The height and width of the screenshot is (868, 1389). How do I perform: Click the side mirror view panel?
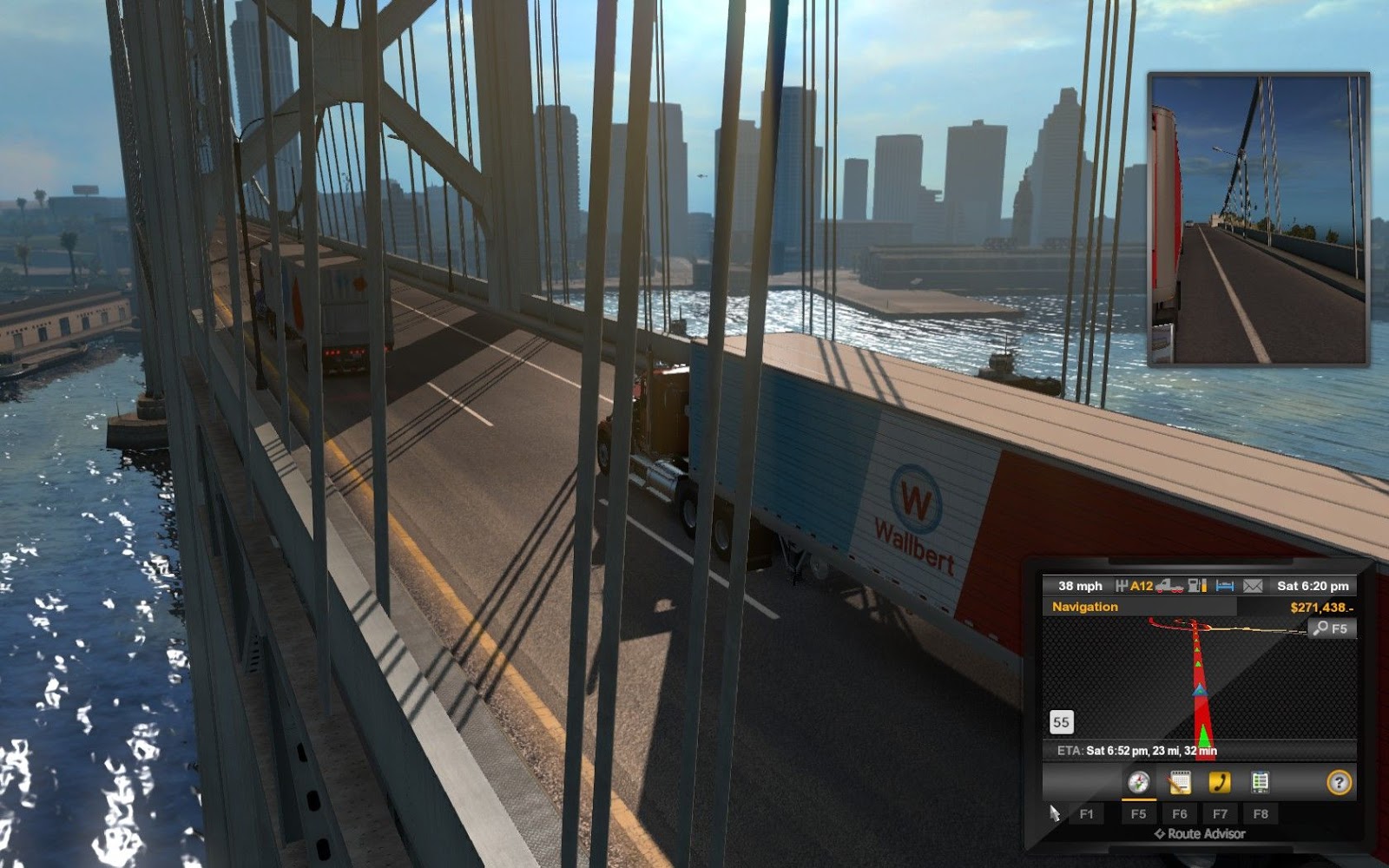(x=1258, y=219)
